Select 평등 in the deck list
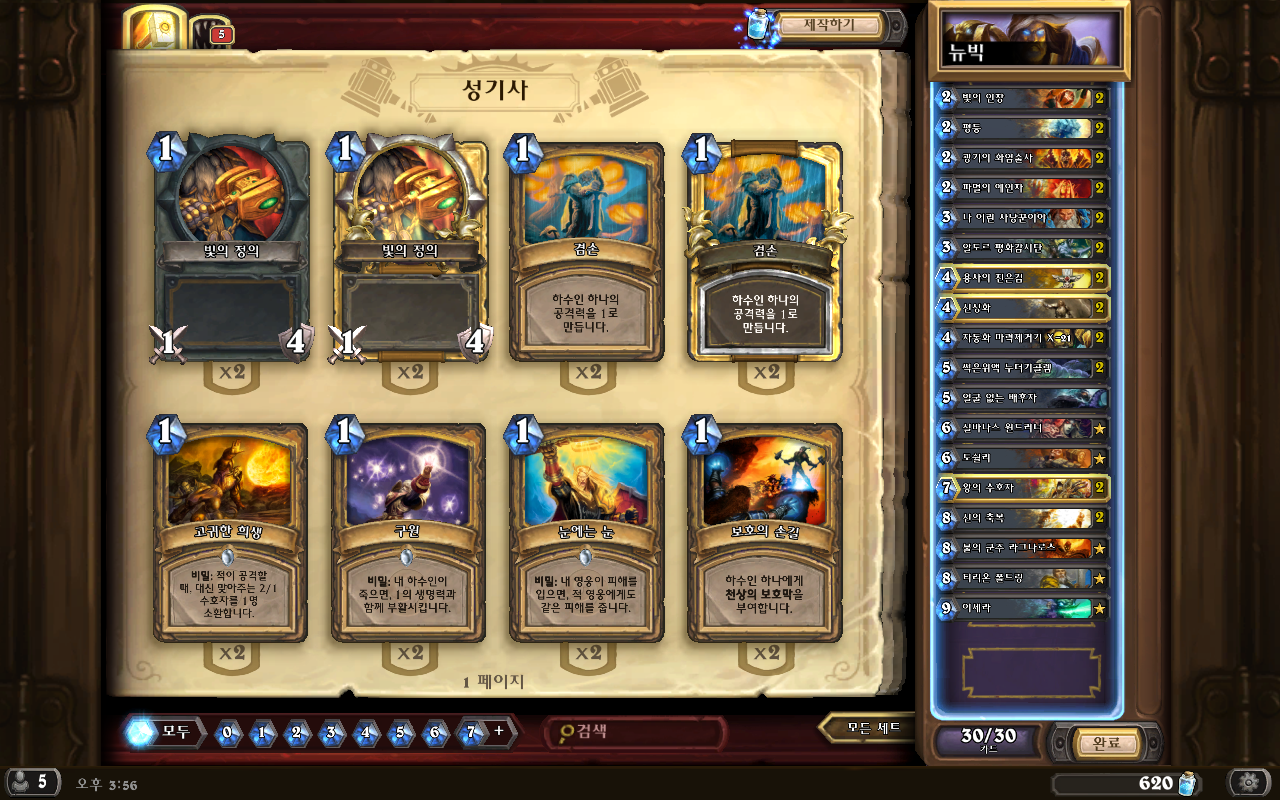The width and height of the screenshot is (1280, 800). (x=1022, y=128)
